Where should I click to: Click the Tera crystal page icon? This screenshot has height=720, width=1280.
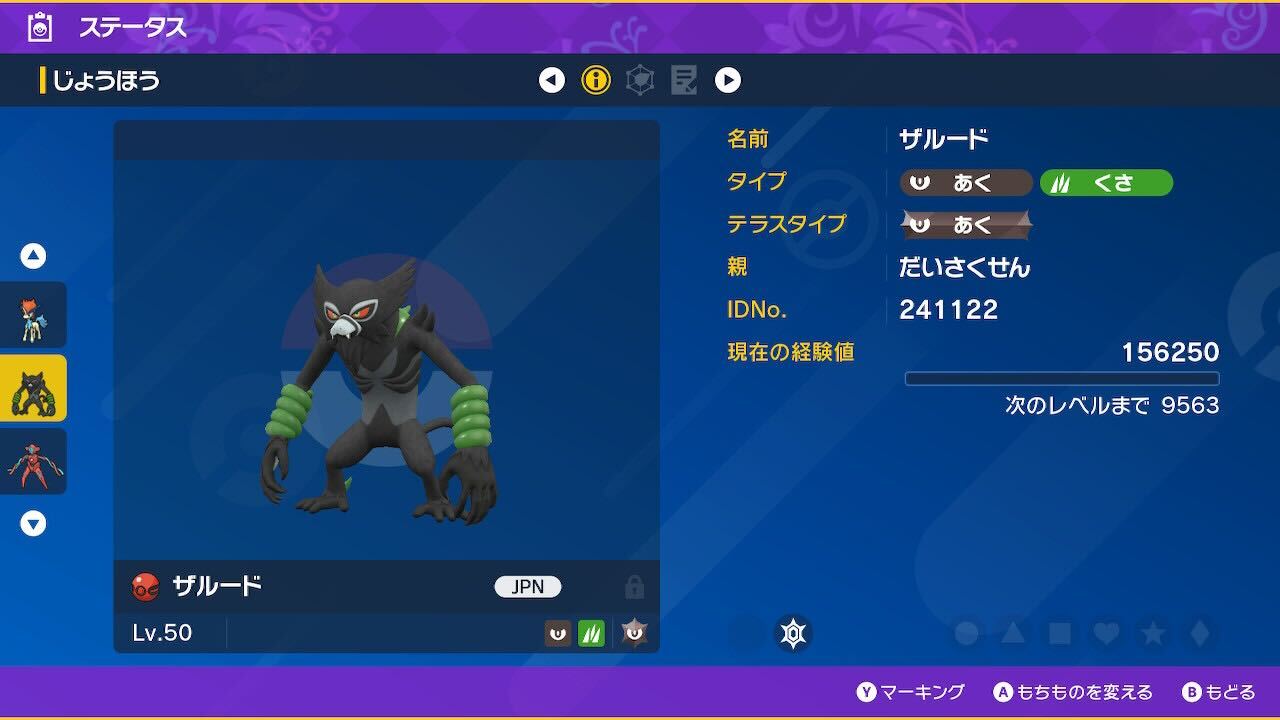pyautogui.click(x=640, y=80)
